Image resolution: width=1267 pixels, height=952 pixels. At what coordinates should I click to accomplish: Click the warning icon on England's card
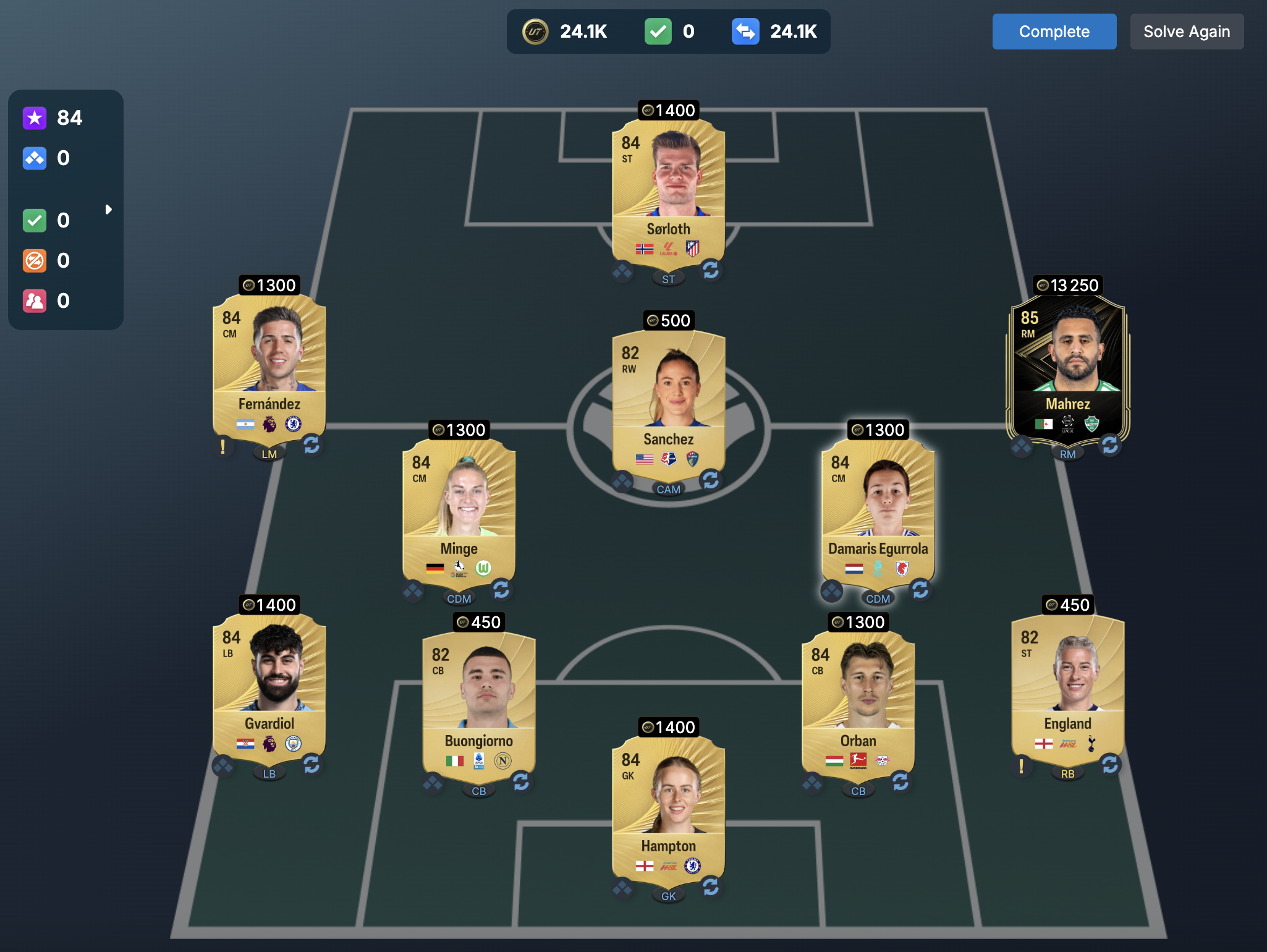[x=1022, y=766]
